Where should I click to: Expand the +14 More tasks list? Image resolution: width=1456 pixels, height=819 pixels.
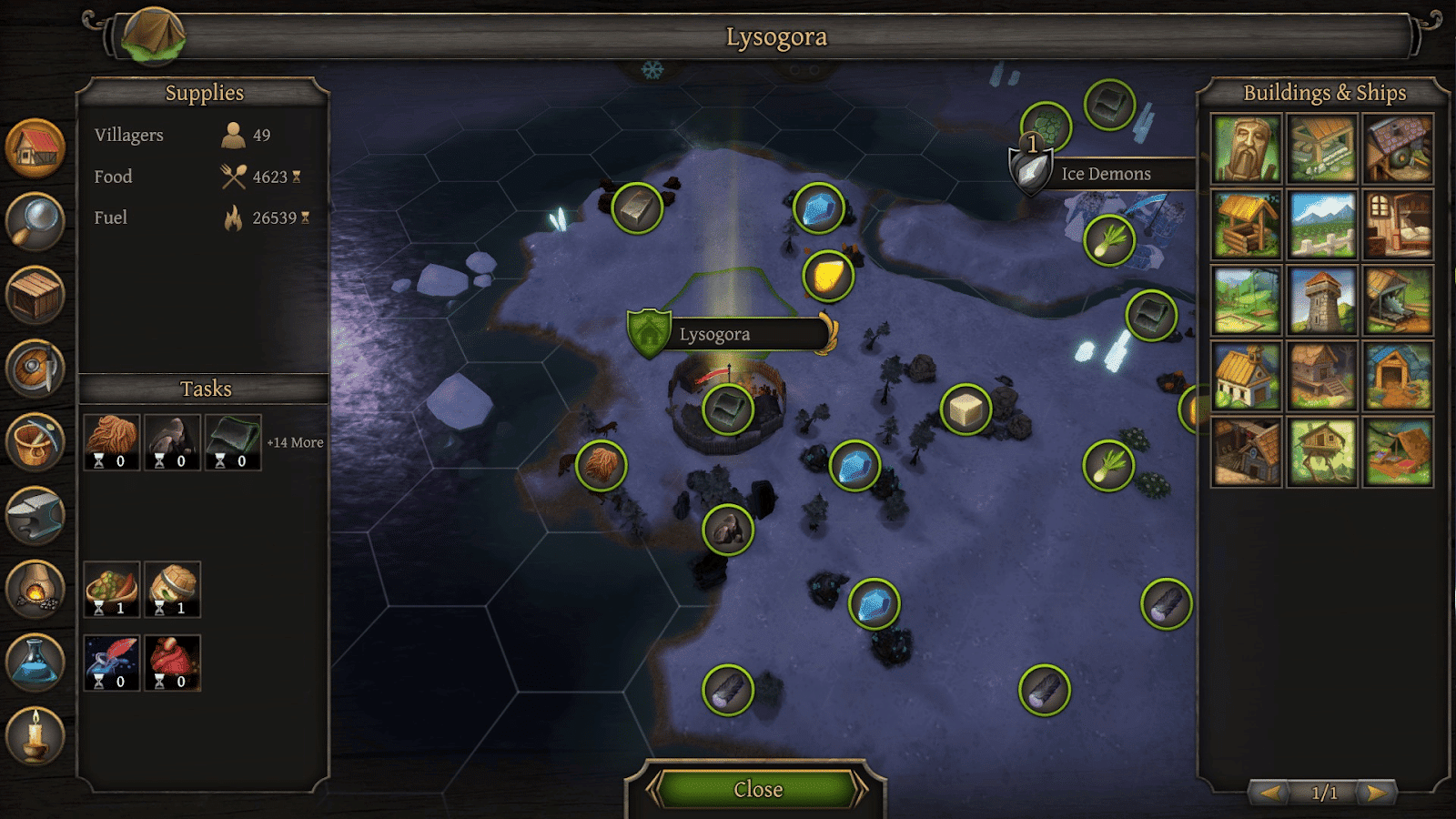(295, 442)
